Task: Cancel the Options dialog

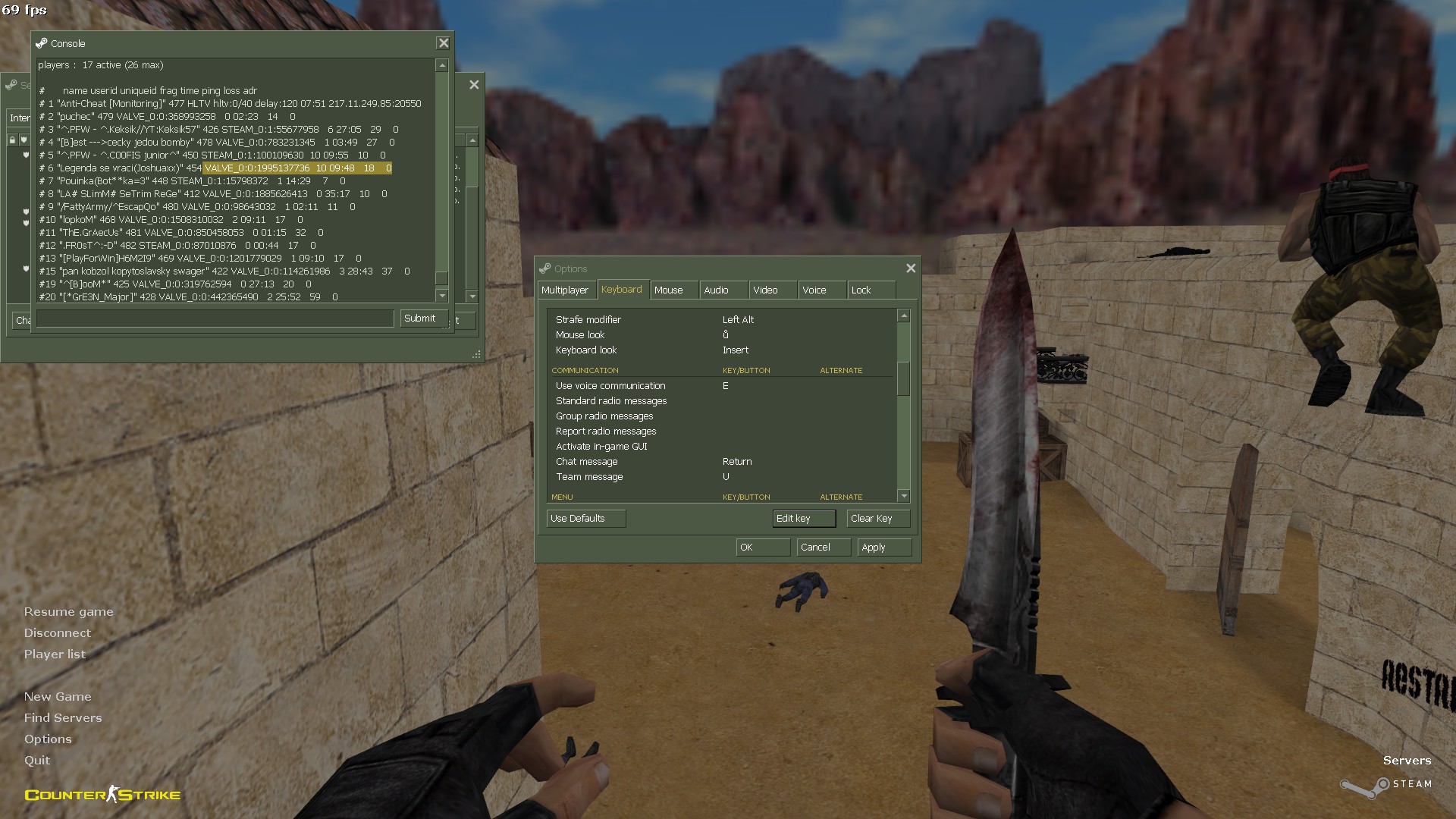Action: click(x=823, y=548)
